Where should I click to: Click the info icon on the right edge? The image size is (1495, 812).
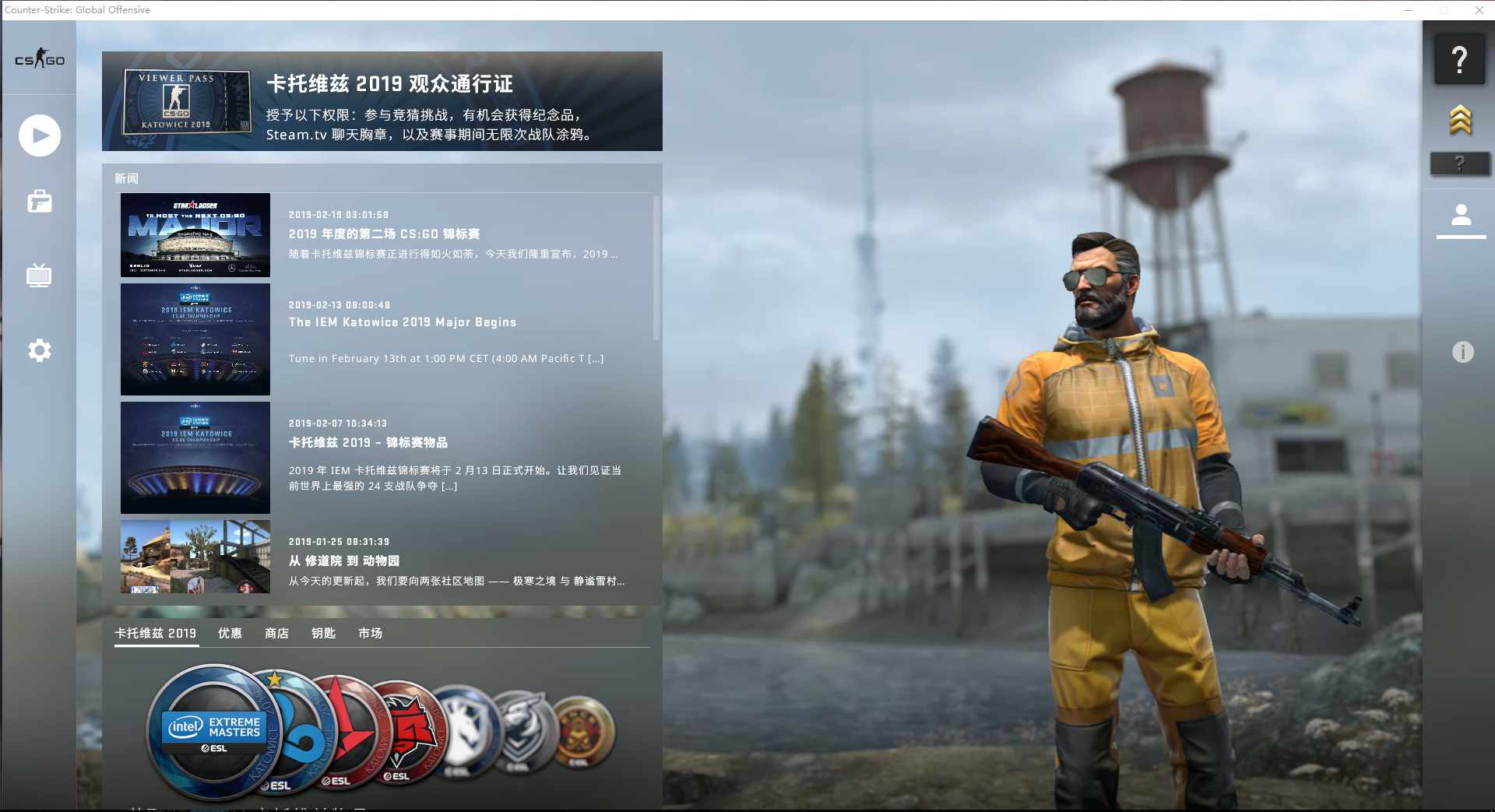(x=1463, y=352)
